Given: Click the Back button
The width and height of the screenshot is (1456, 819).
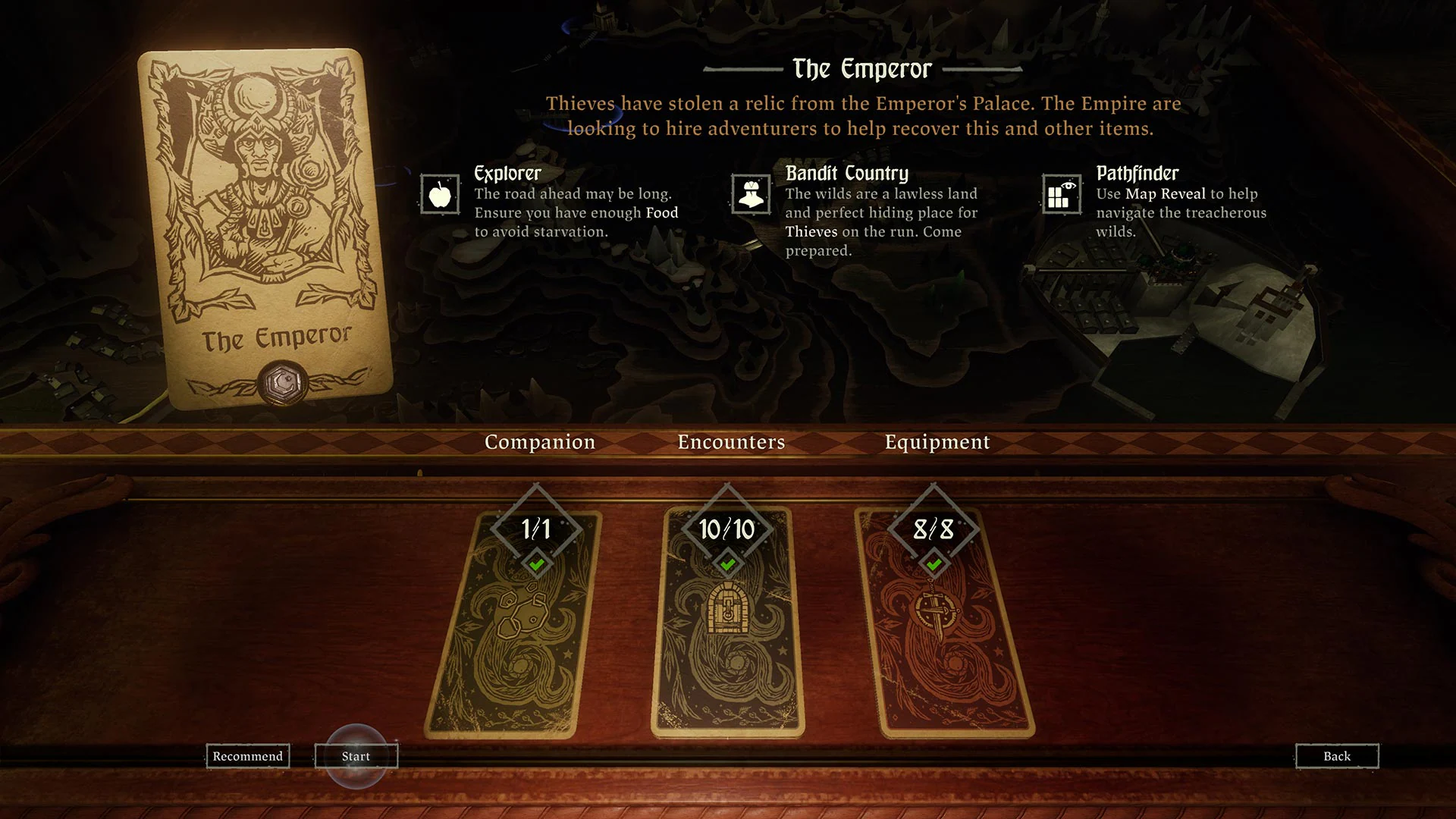Looking at the screenshot, I should coord(1337,756).
